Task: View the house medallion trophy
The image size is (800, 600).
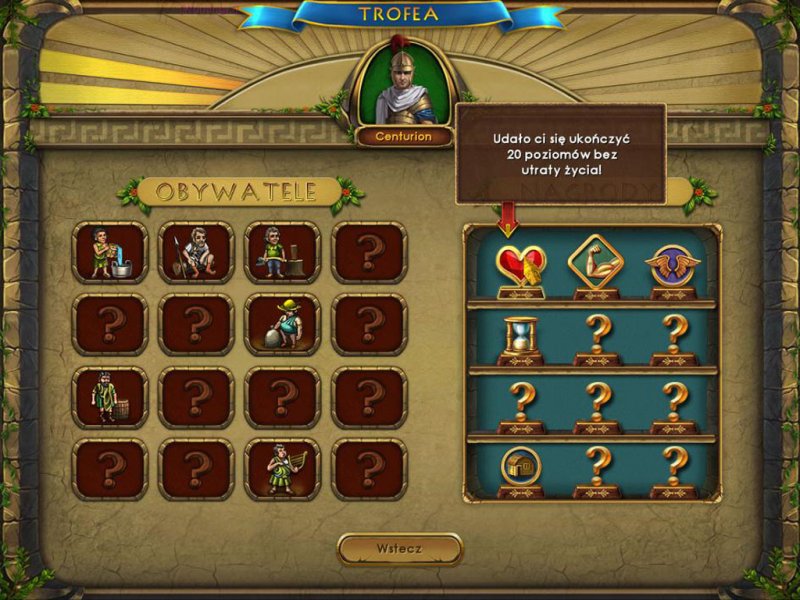Action: coord(521,470)
